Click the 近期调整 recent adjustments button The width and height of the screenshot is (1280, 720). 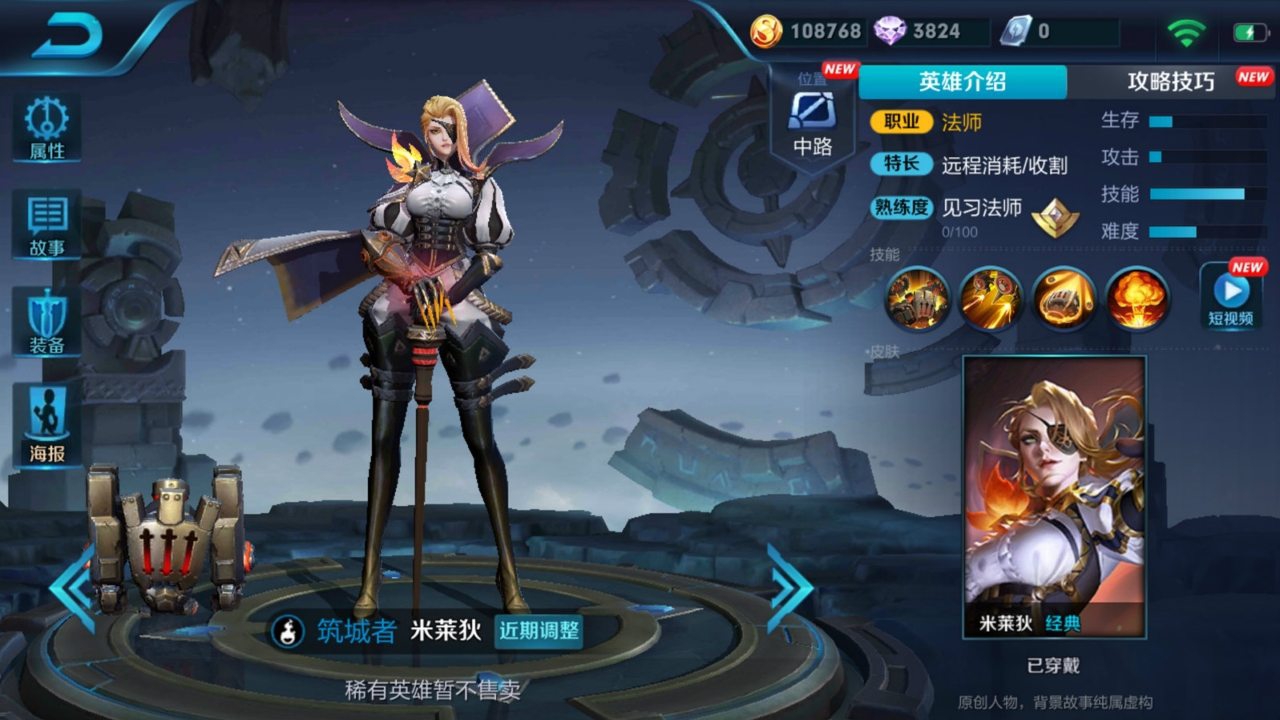pos(541,633)
